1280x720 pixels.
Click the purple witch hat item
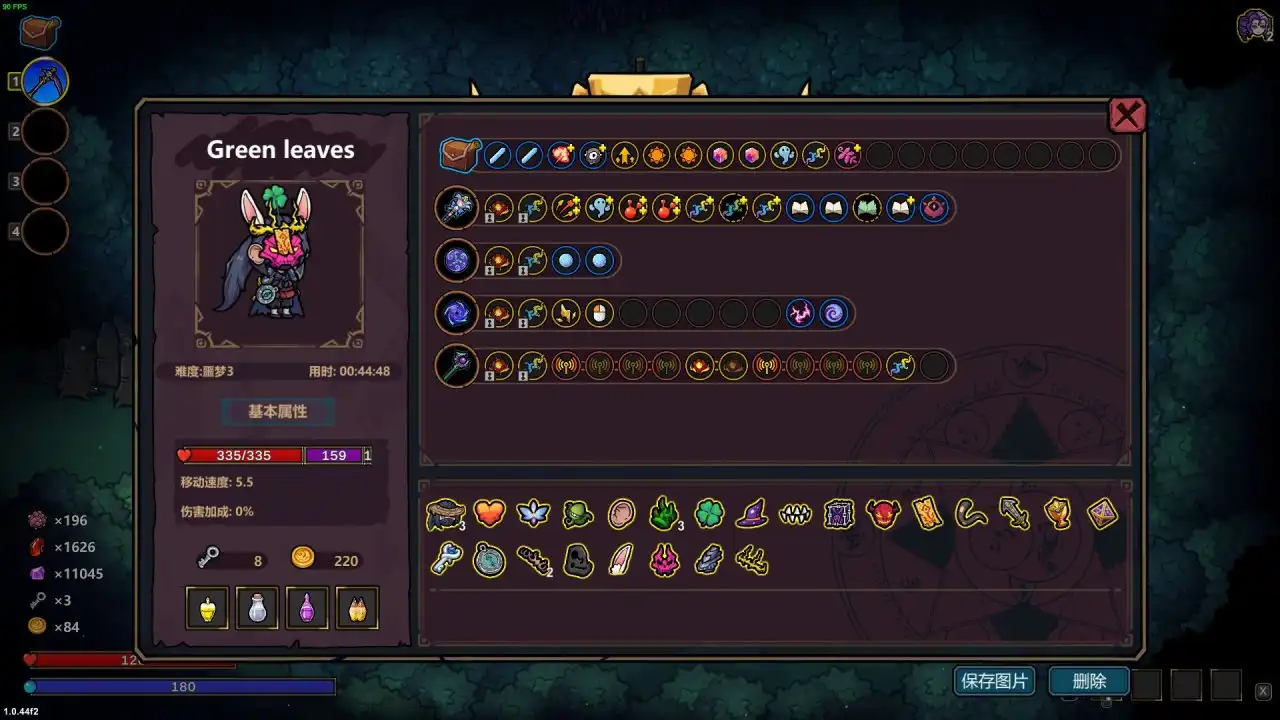pyautogui.click(x=753, y=514)
